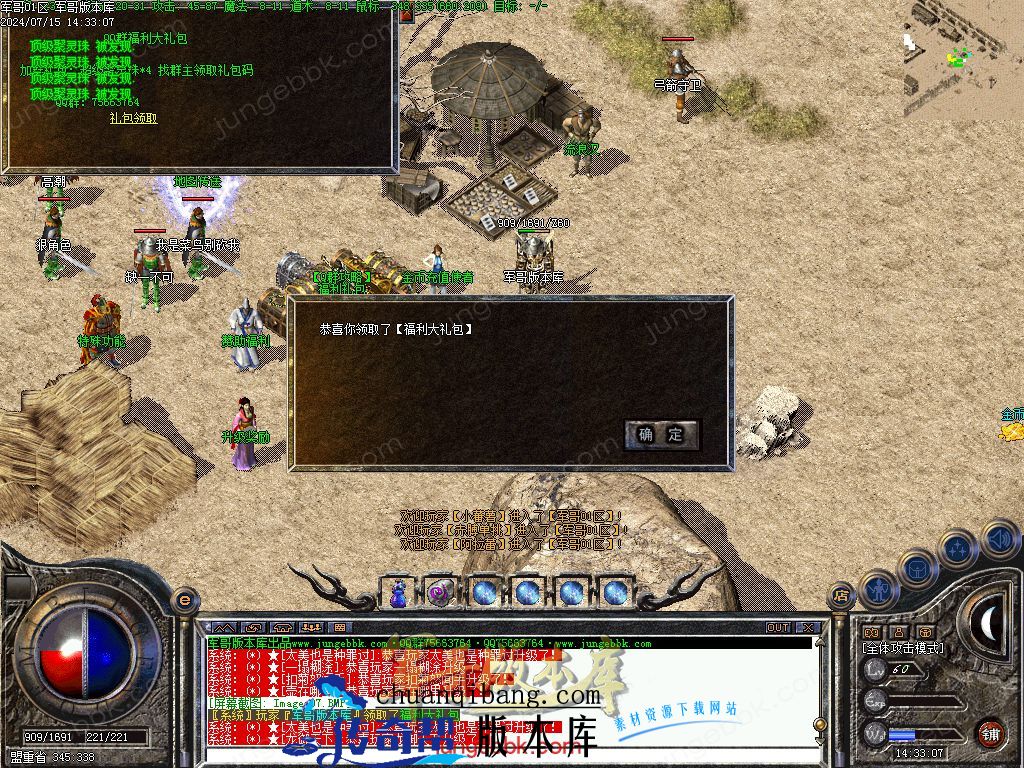Open the character equipment panel icon
Viewport: 1024px width, 768px height.
pos(877,589)
